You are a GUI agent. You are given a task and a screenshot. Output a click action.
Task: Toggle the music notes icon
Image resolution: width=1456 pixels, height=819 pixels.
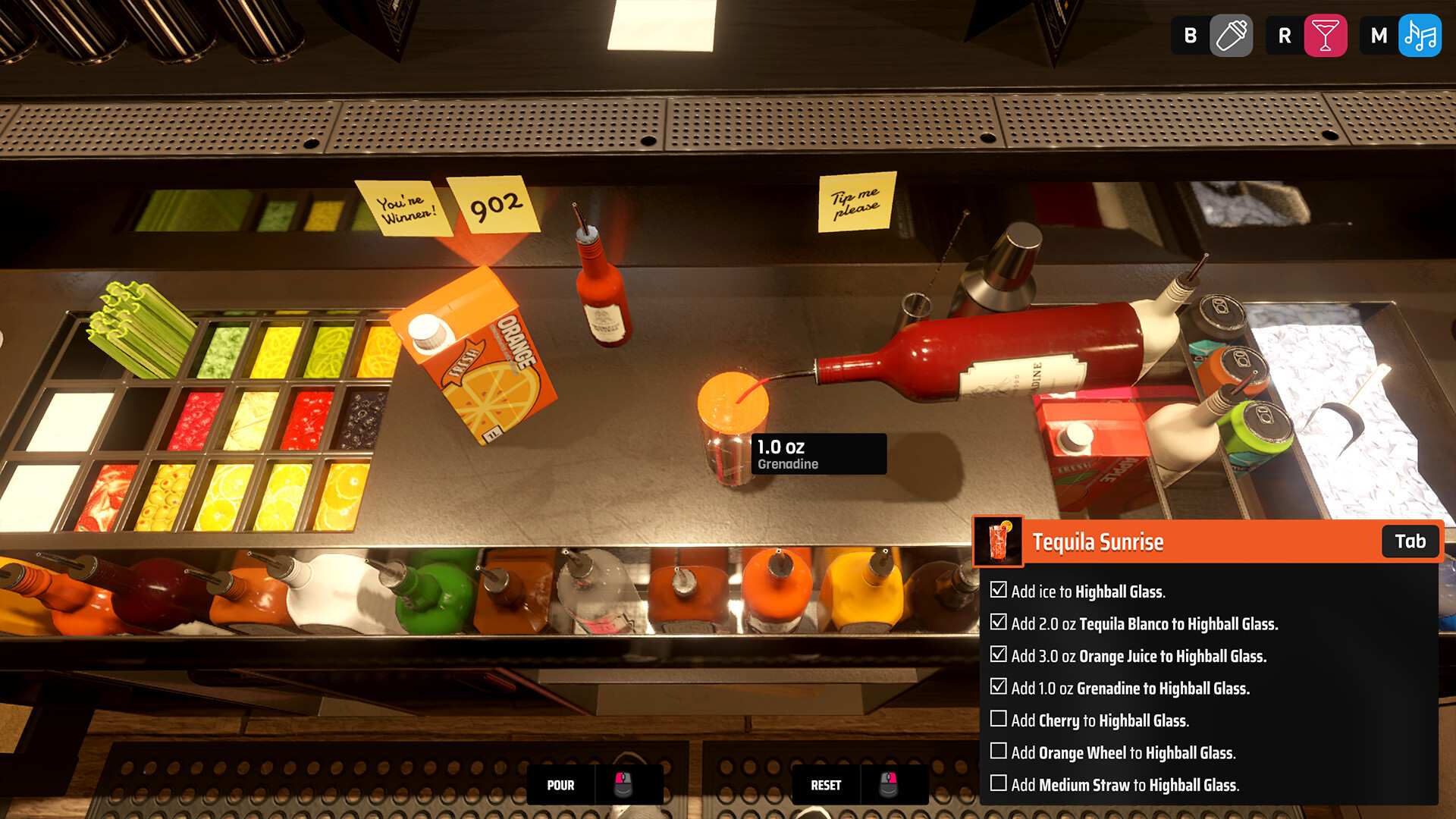[x=1420, y=36]
